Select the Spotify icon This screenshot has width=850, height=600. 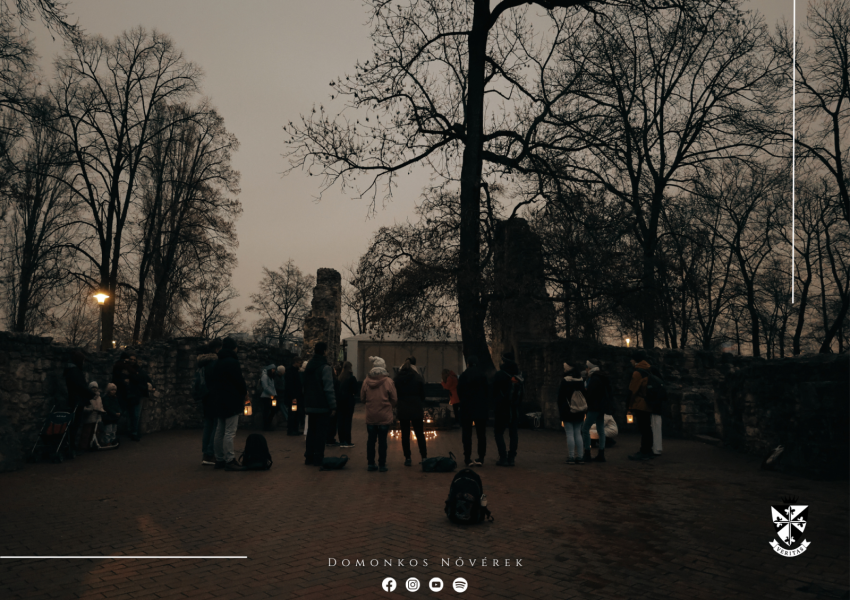pyautogui.click(x=460, y=584)
